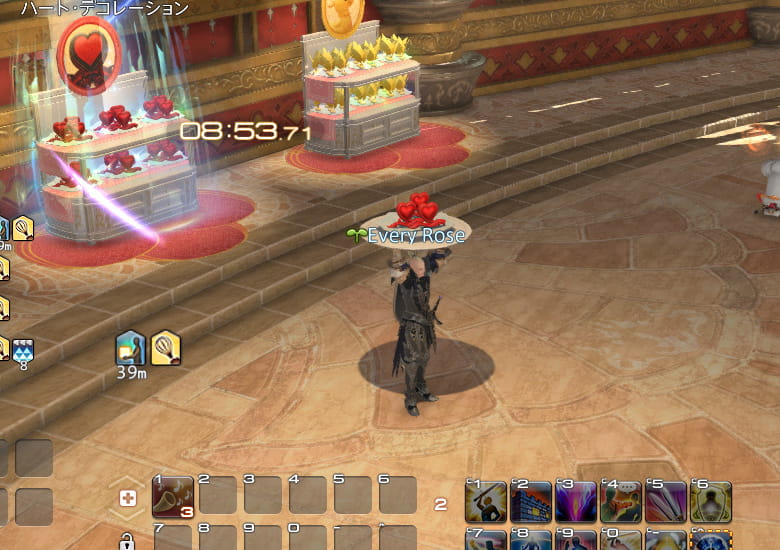Click the white cross icon beside the left hotbar

click(x=127, y=499)
